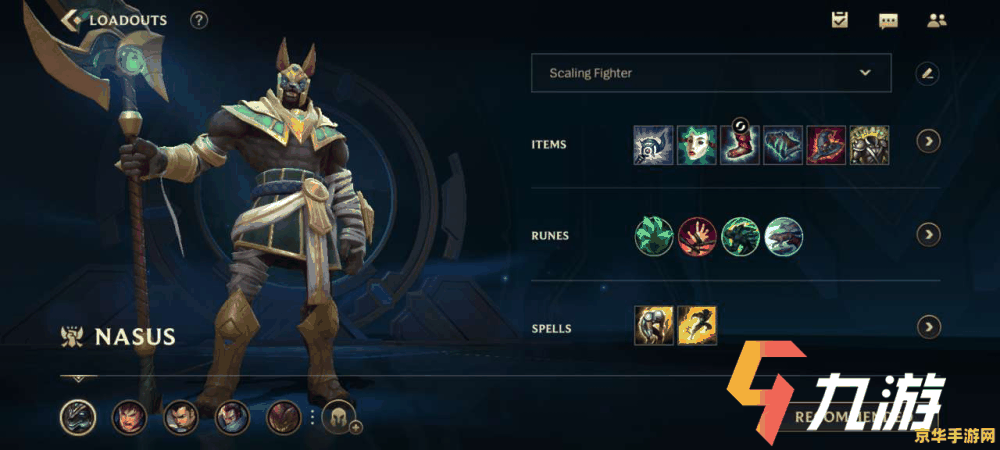Image resolution: width=1000 pixels, height=450 pixels.
Task: Select the green grasping hand rune
Action: pos(654,236)
